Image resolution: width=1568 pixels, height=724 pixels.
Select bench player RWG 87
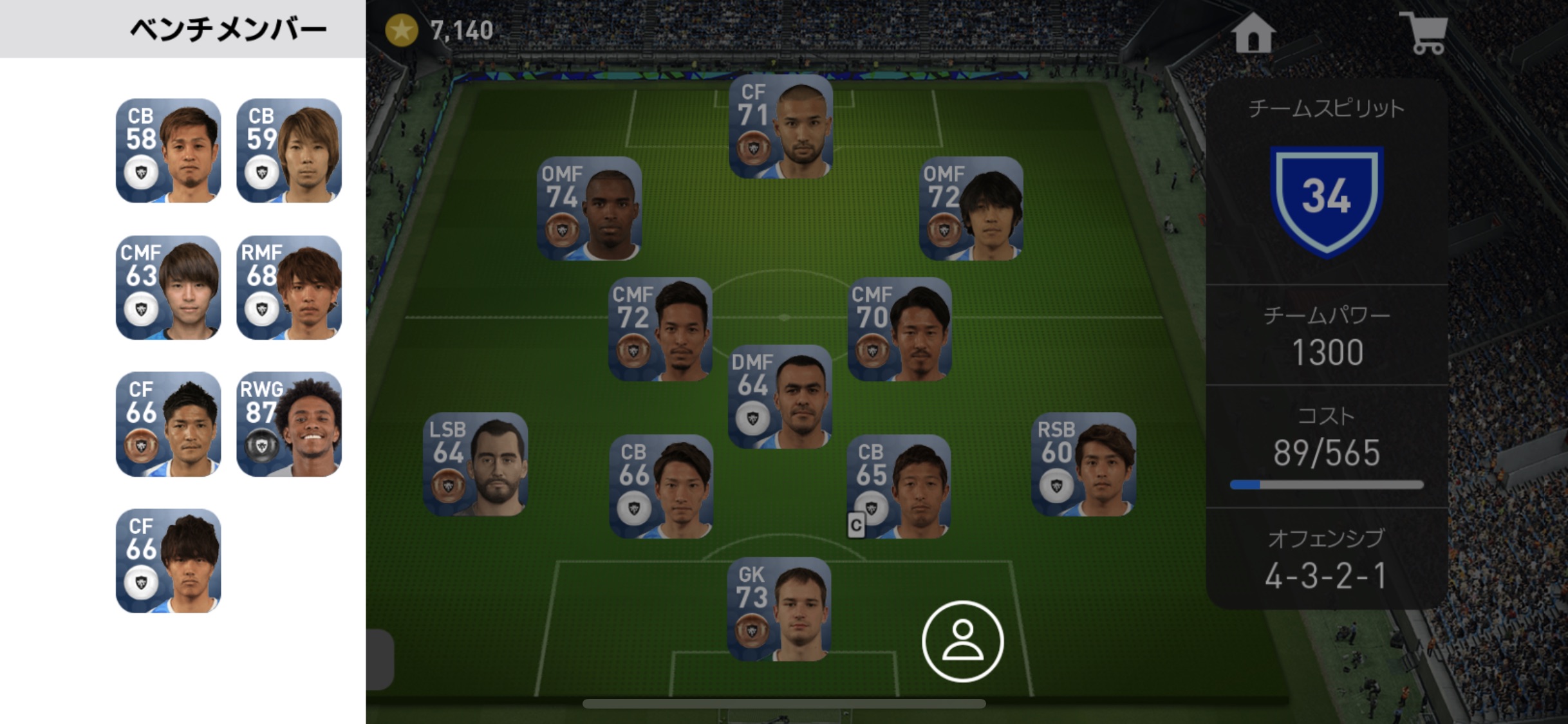tap(289, 424)
